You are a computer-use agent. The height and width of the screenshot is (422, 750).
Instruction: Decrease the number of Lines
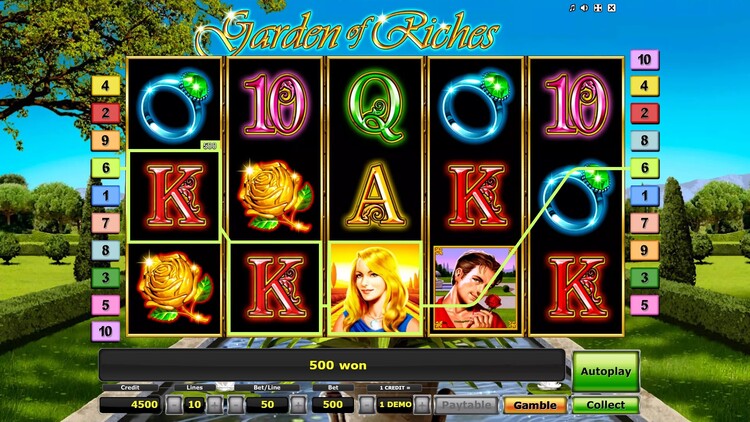(x=173, y=405)
